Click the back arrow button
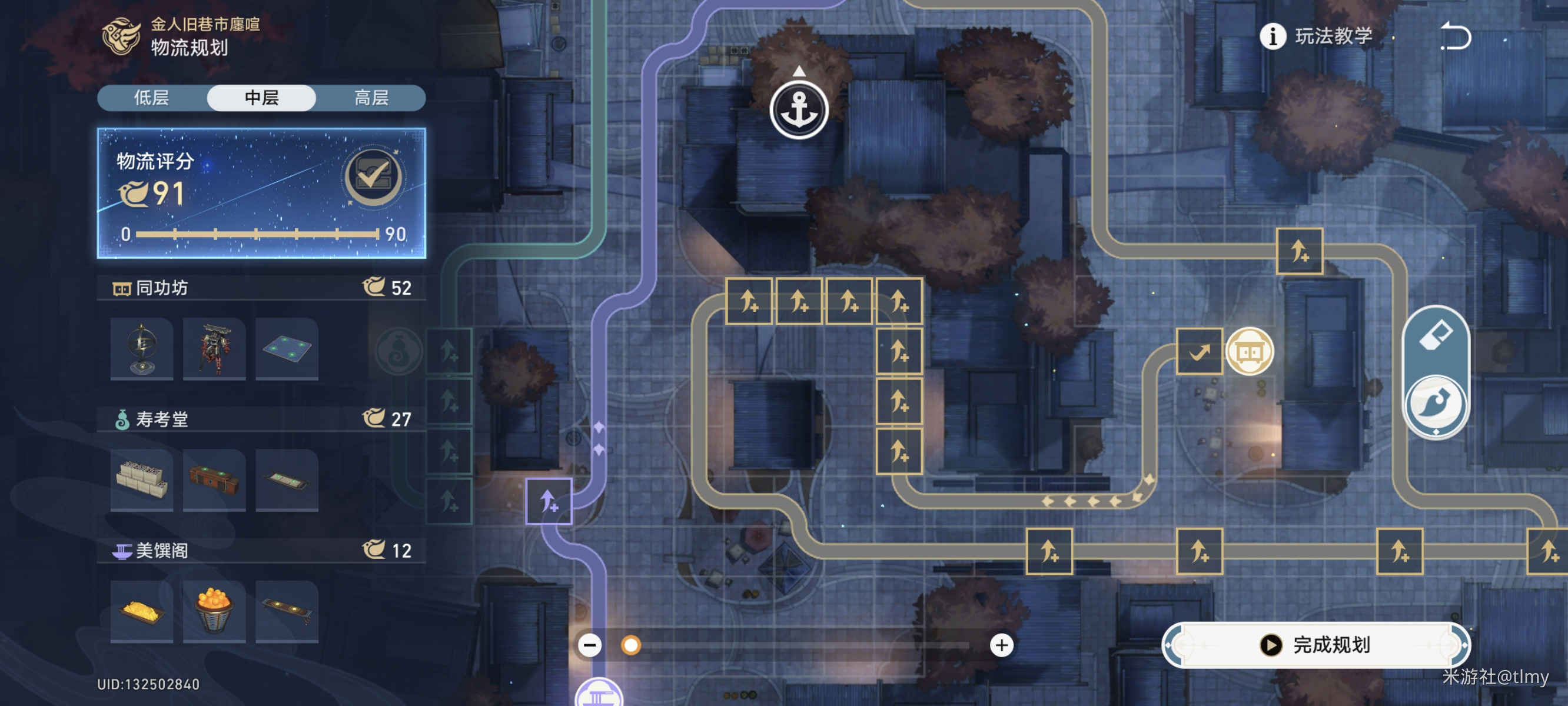 [x=1456, y=36]
